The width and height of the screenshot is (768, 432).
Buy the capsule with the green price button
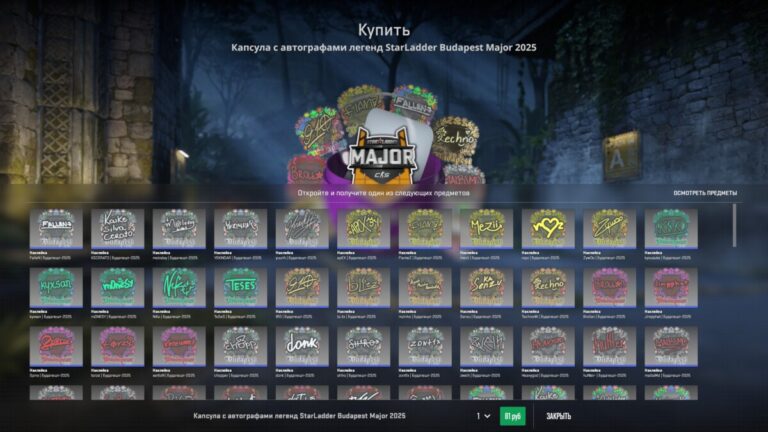tap(512, 416)
